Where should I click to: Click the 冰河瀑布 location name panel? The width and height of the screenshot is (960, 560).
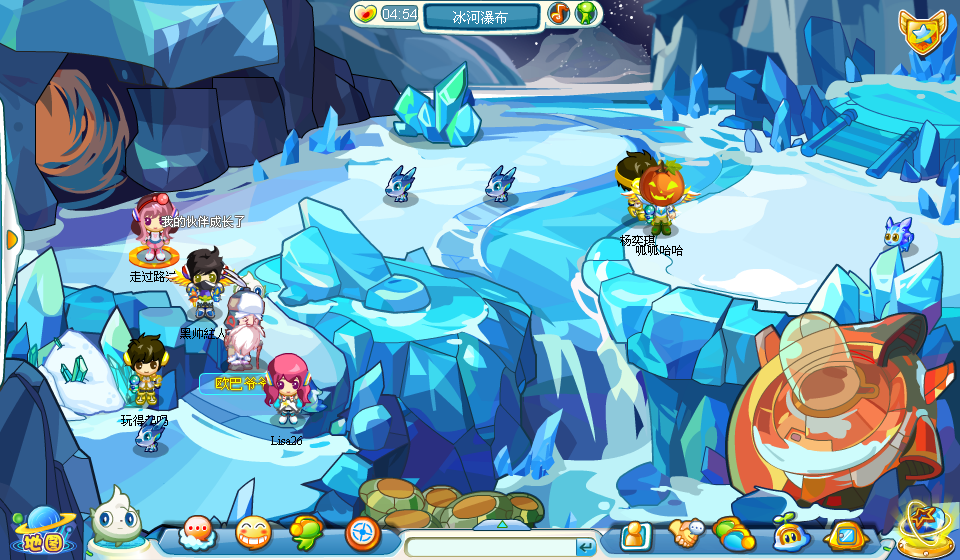pos(482,16)
